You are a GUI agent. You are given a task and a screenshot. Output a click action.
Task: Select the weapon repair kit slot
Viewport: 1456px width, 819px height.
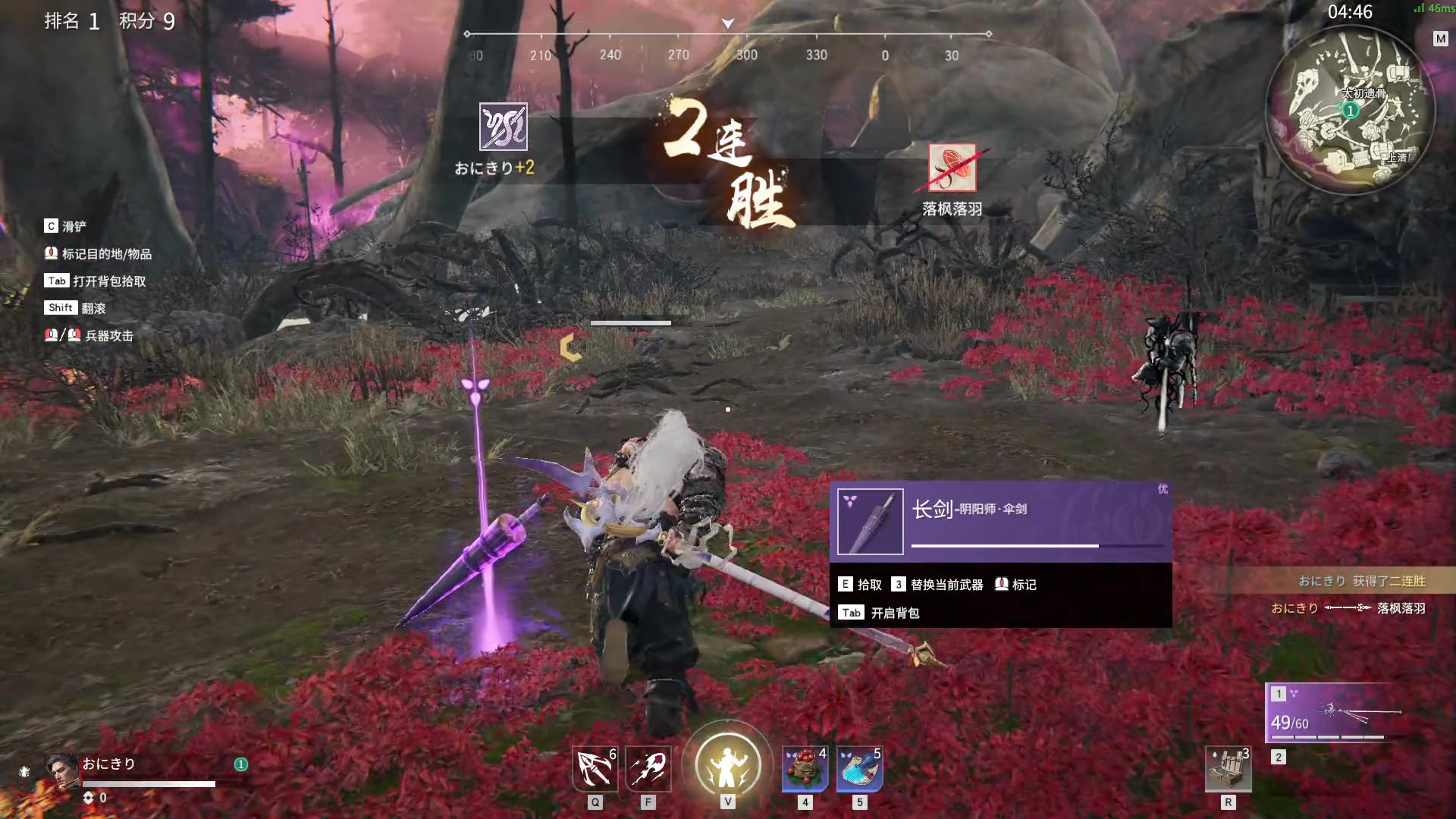point(1228,769)
